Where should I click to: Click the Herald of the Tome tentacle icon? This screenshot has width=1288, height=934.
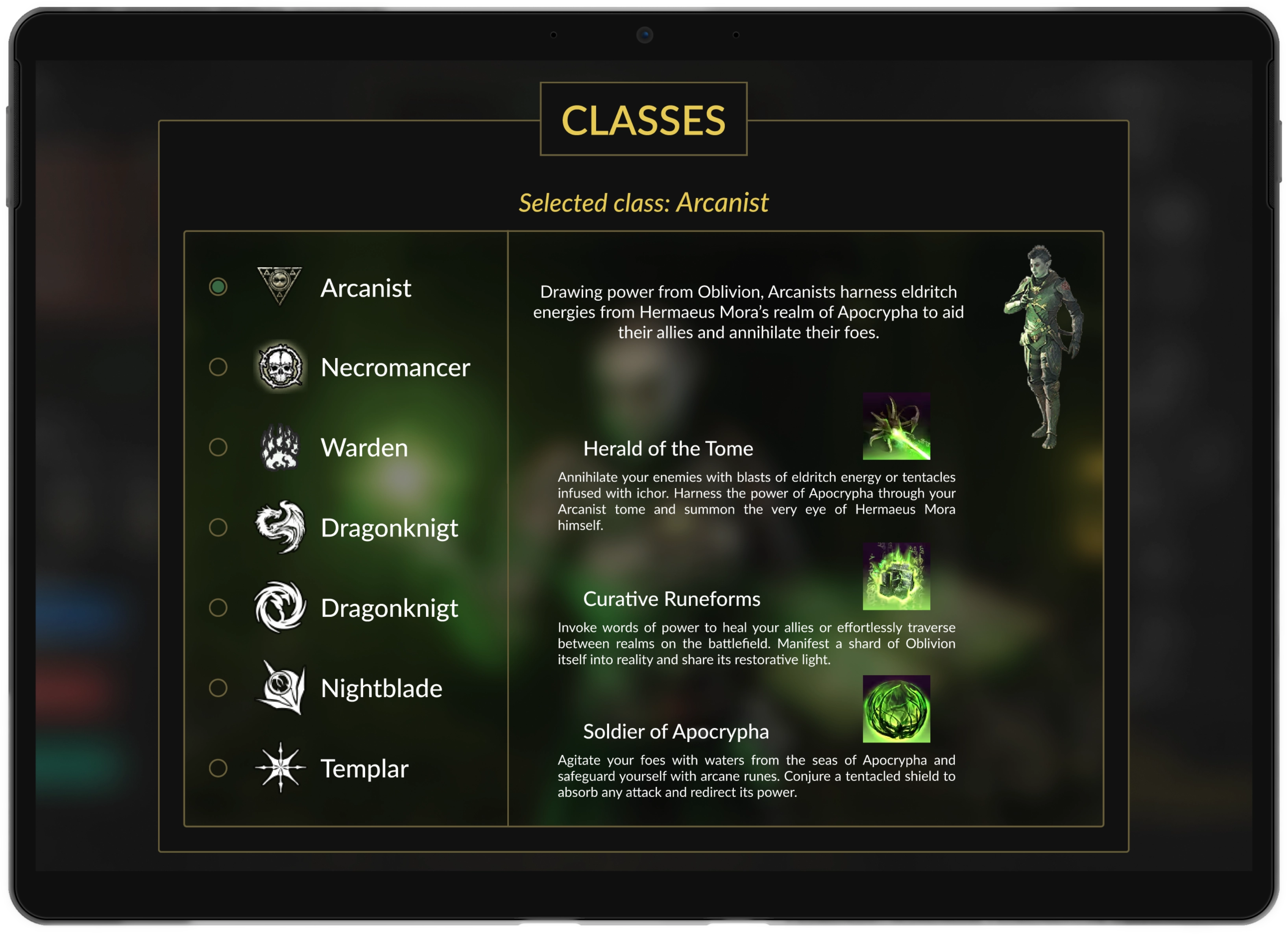pos(896,427)
